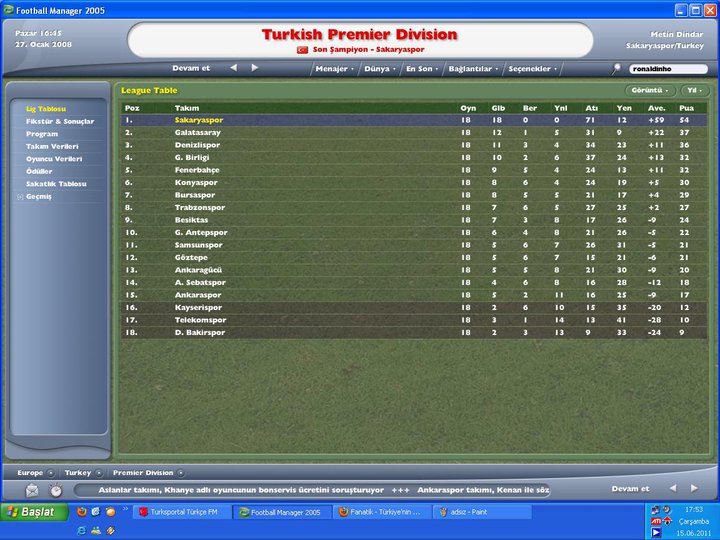This screenshot has height=540, width=720.
Task: Open the Program sidebar entry
Action: pyautogui.click(x=42, y=134)
